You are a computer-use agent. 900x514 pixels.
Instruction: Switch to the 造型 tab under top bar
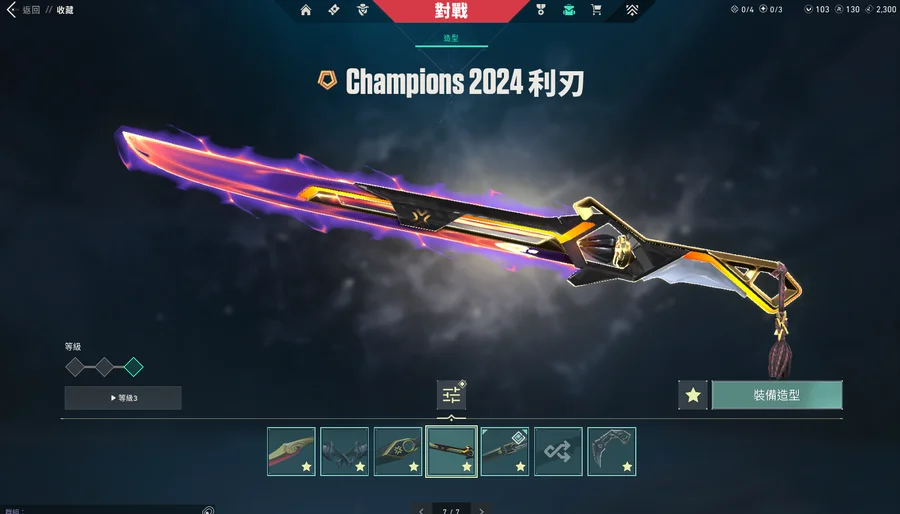point(451,38)
